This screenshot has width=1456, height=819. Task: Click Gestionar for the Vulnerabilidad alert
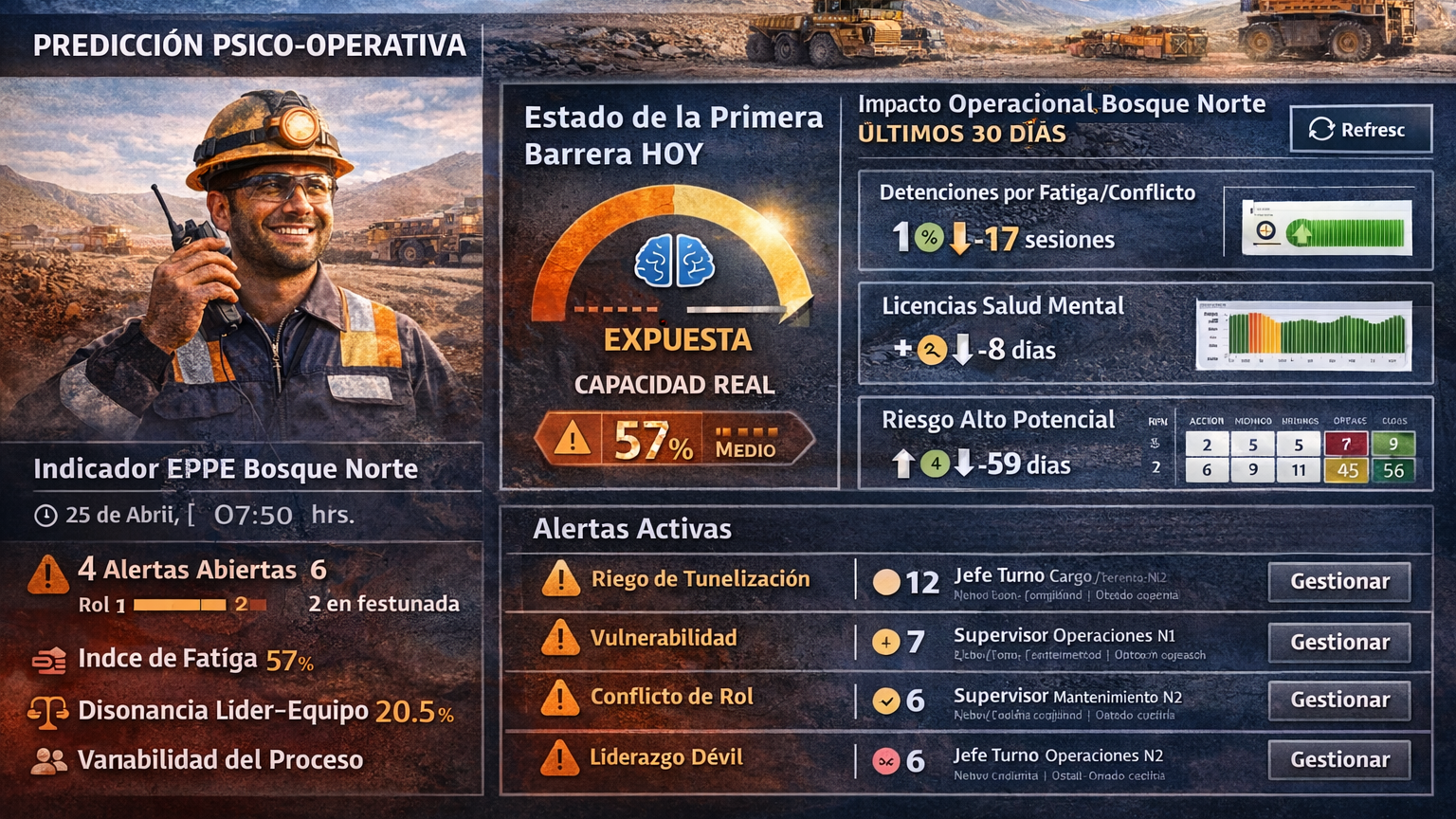[1338, 642]
